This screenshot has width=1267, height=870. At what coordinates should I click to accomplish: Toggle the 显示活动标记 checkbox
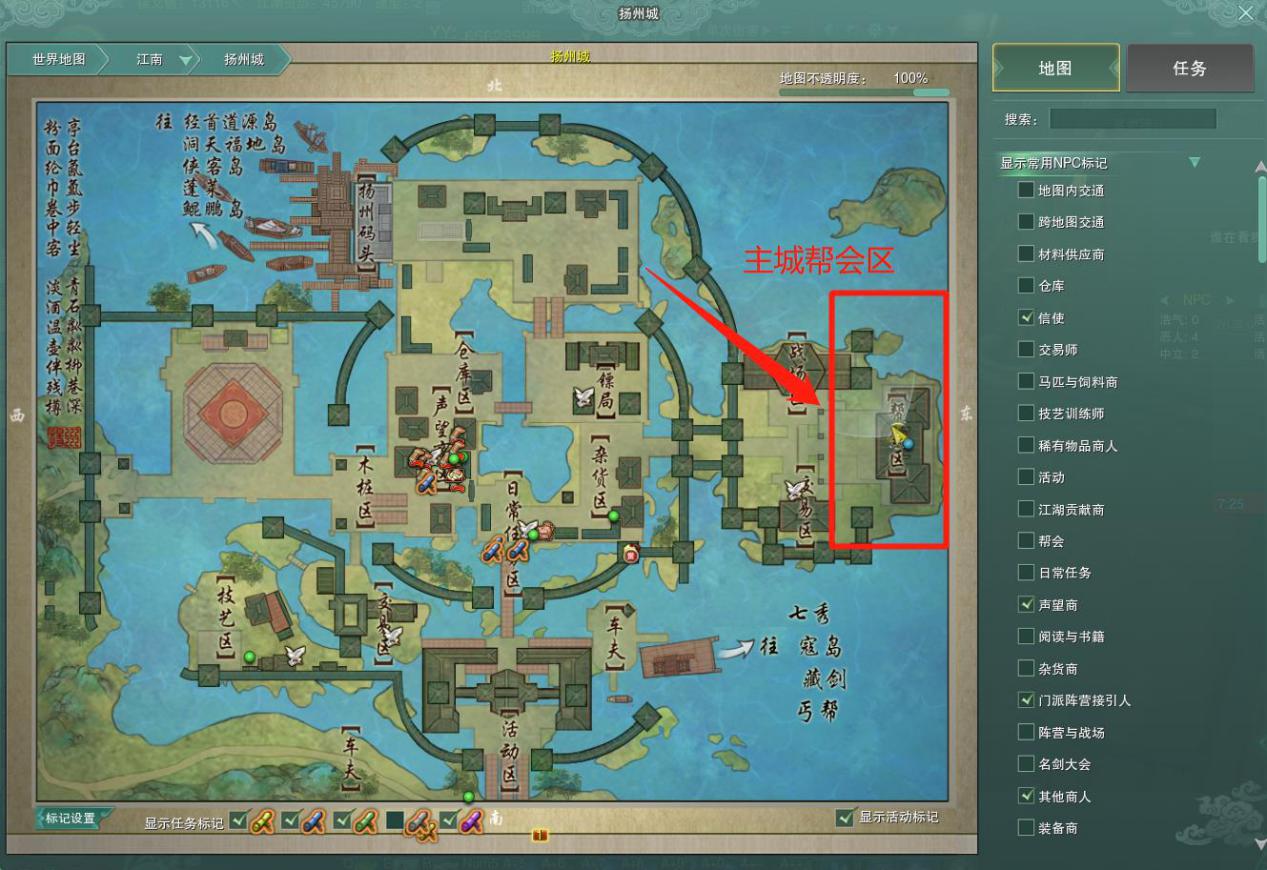845,817
